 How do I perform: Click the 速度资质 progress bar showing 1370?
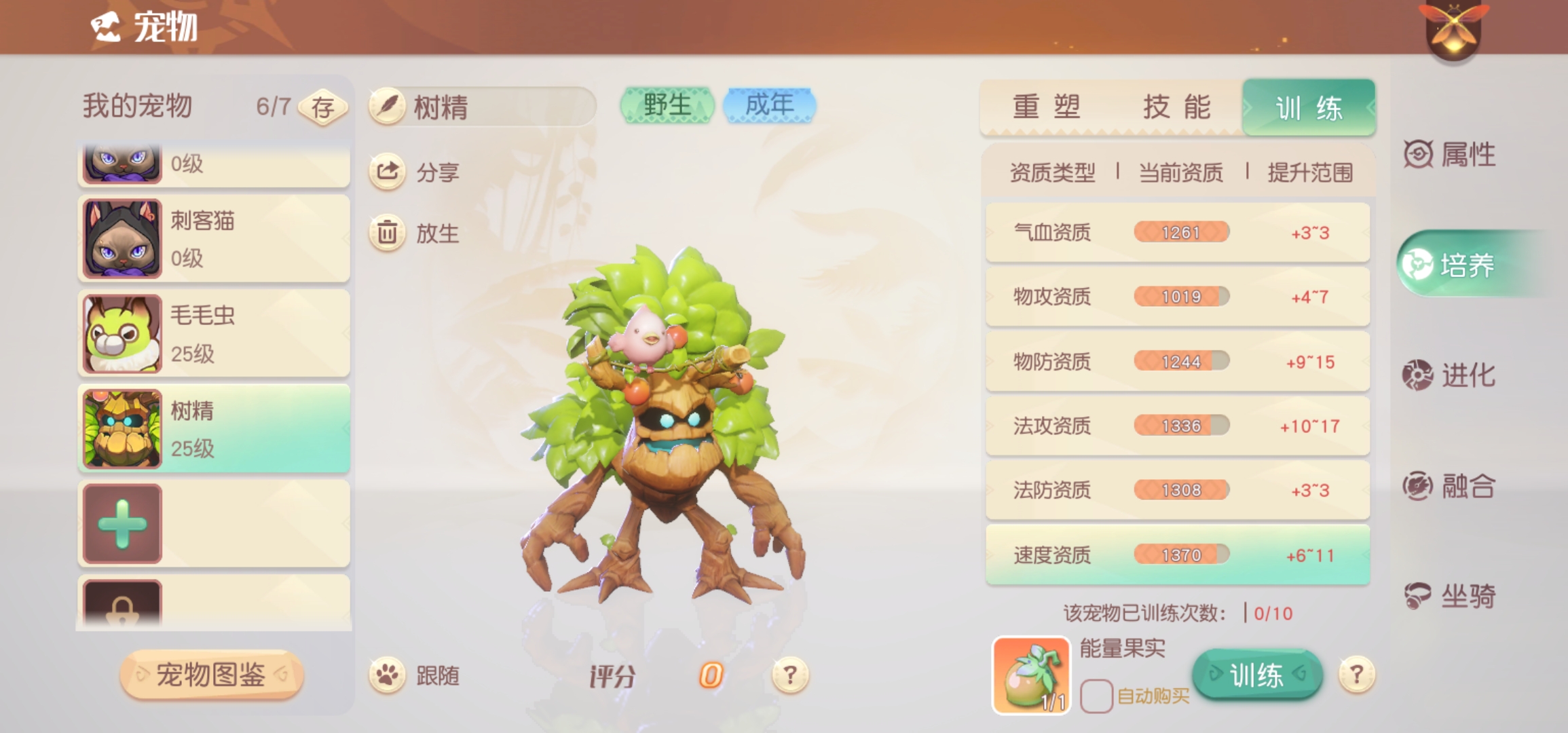pyautogui.click(x=1181, y=555)
